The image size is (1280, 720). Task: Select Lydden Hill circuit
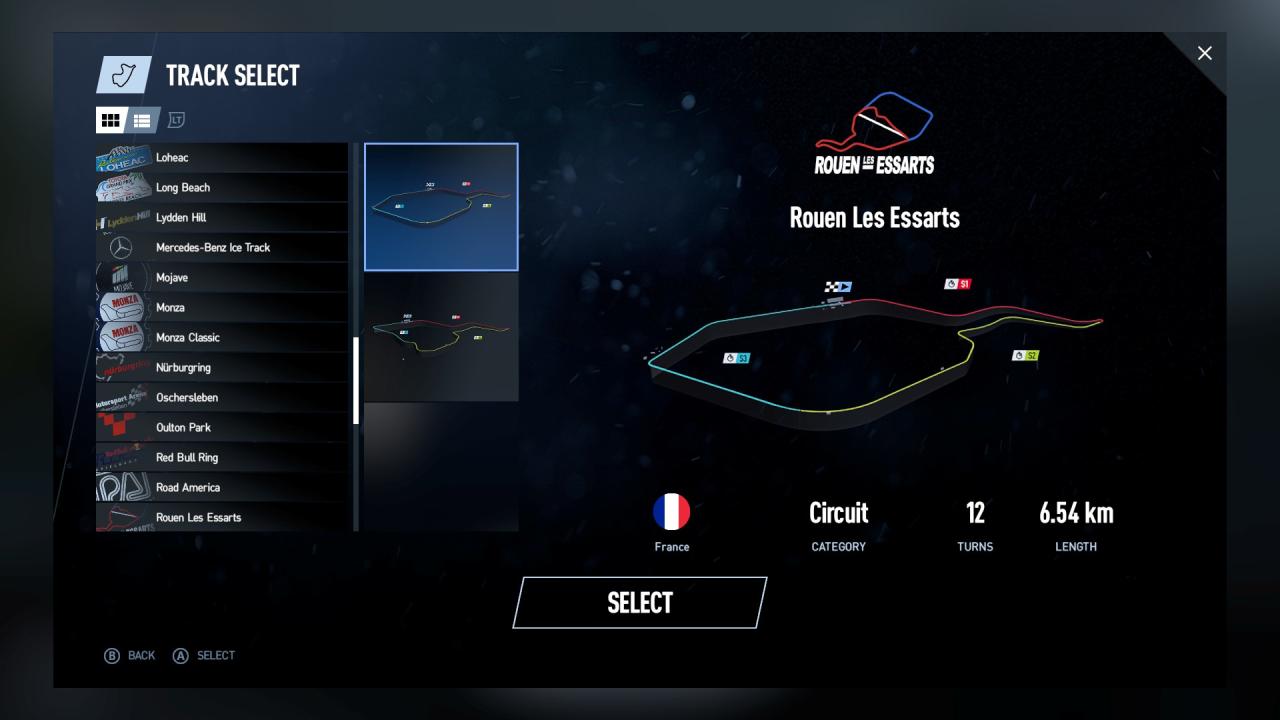point(222,217)
